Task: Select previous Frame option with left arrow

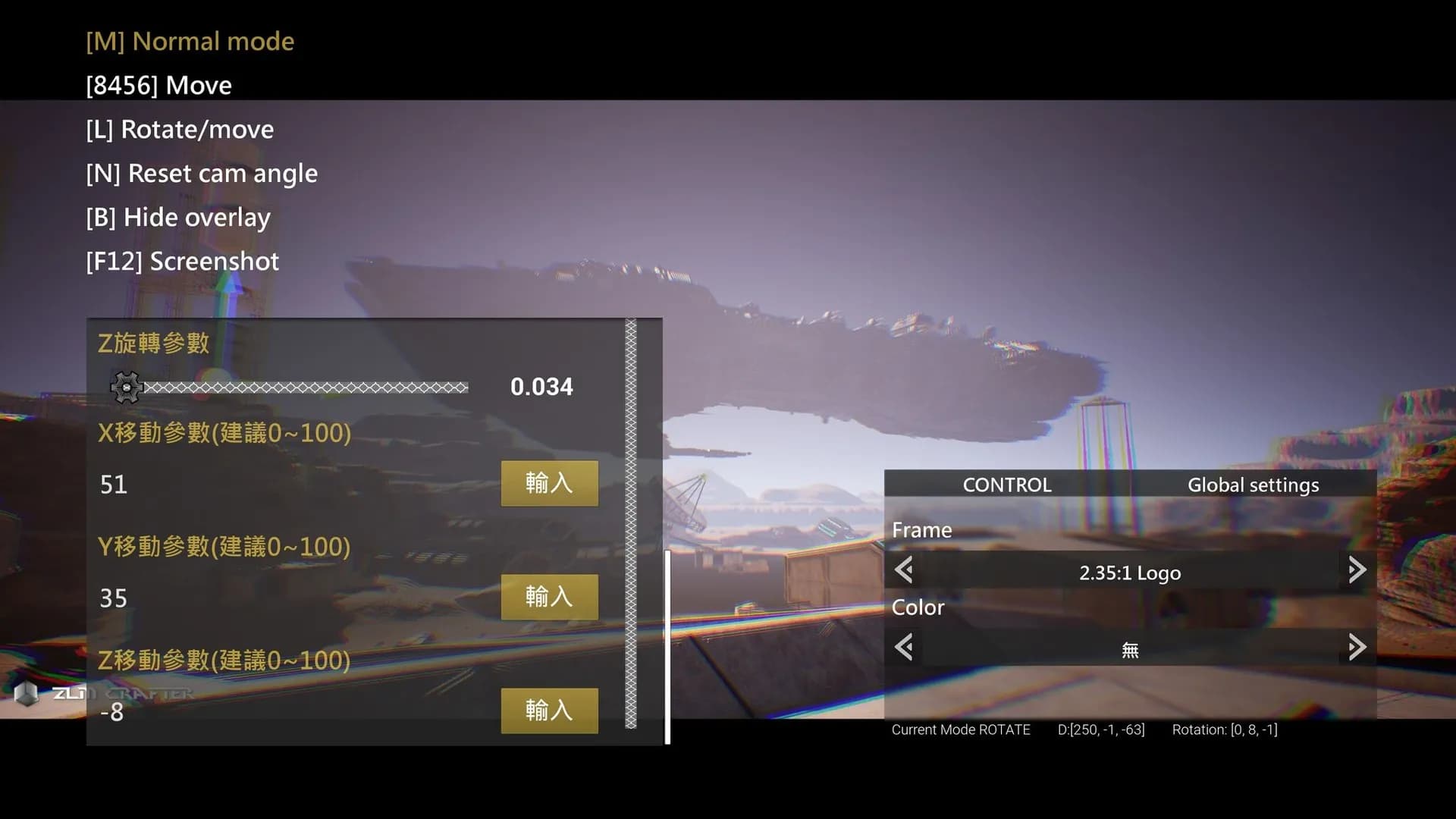Action: [x=903, y=570]
